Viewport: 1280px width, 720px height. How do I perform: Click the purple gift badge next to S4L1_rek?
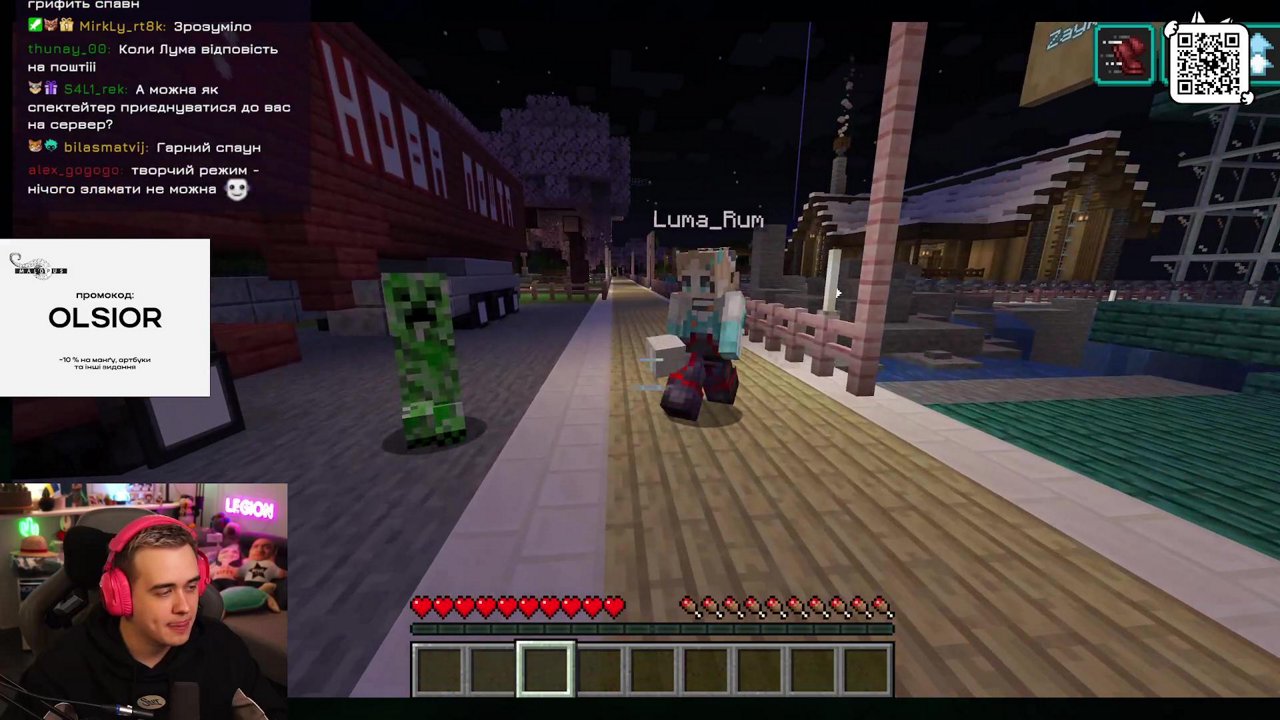[51, 90]
